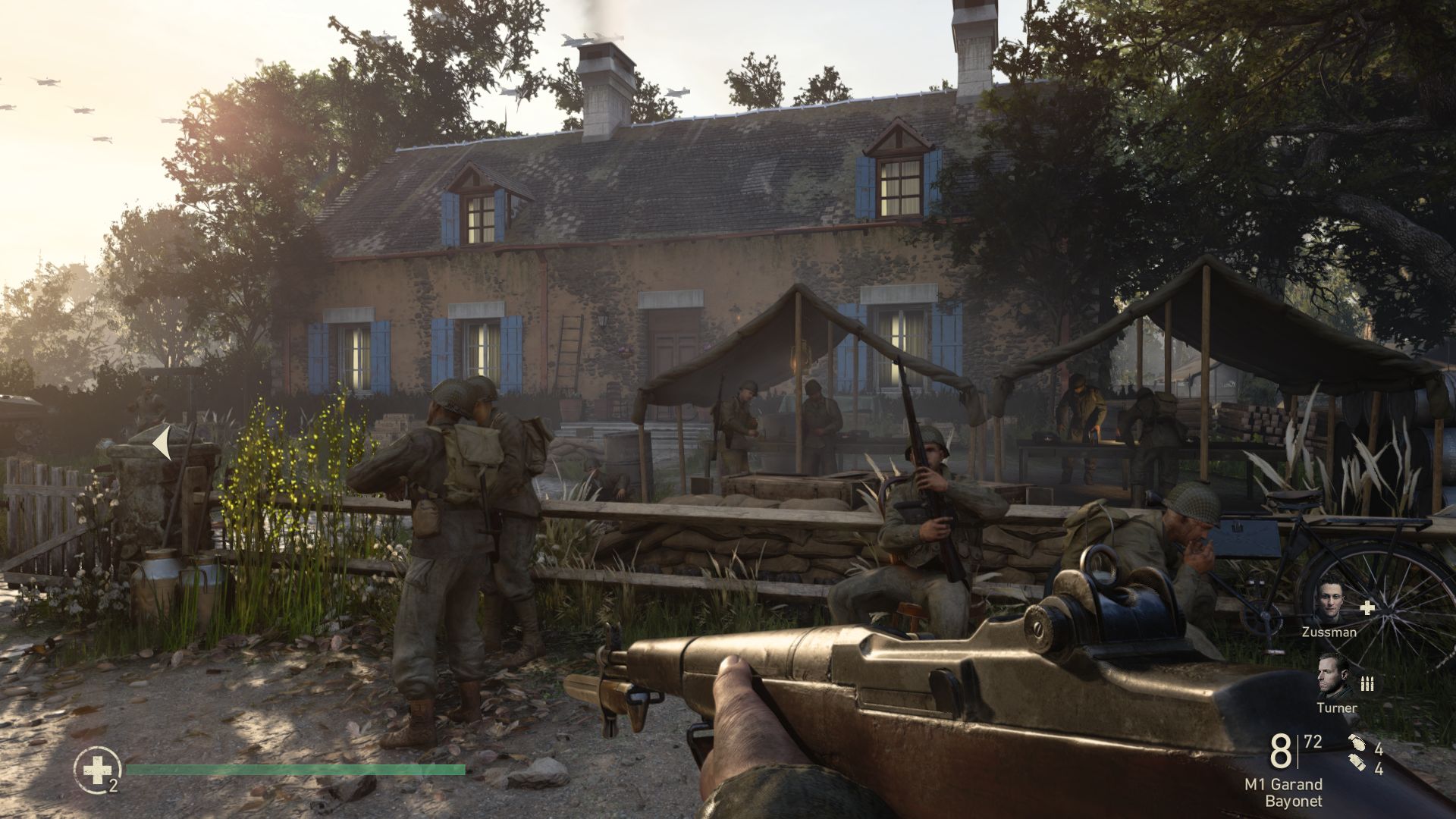The height and width of the screenshot is (819, 1456).
Task: Select Zussman's medical cross ability icon
Action: (x=1367, y=607)
